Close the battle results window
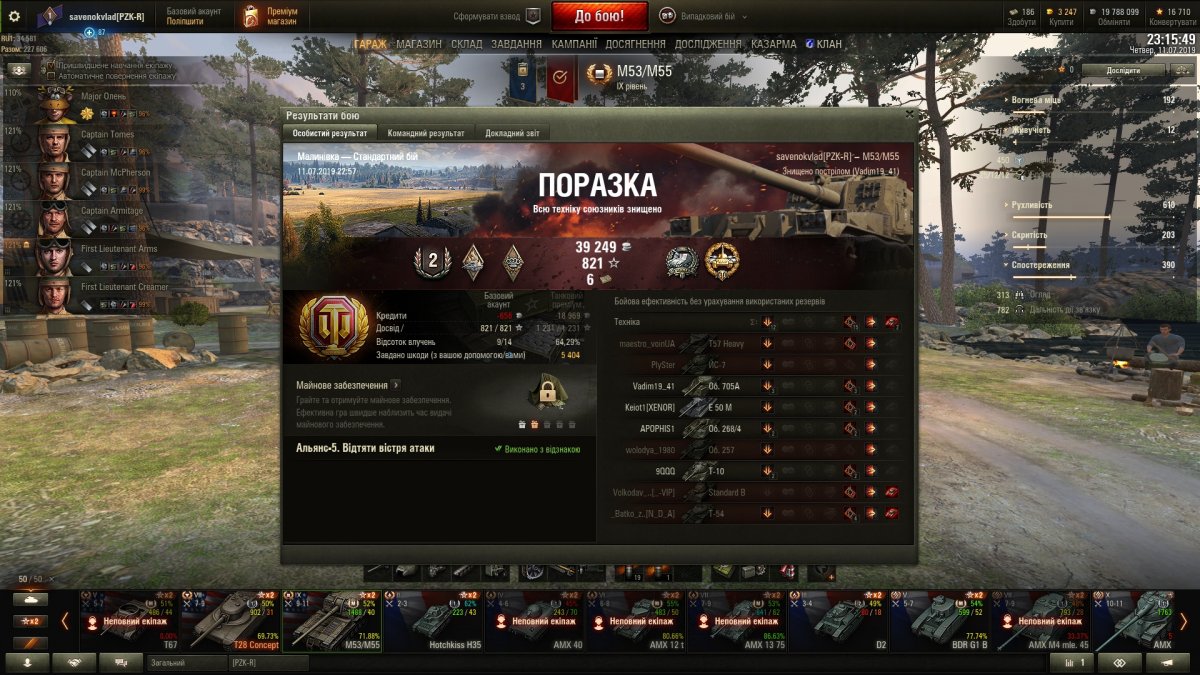Screen dimensions: 1200x675 [x=908, y=115]
